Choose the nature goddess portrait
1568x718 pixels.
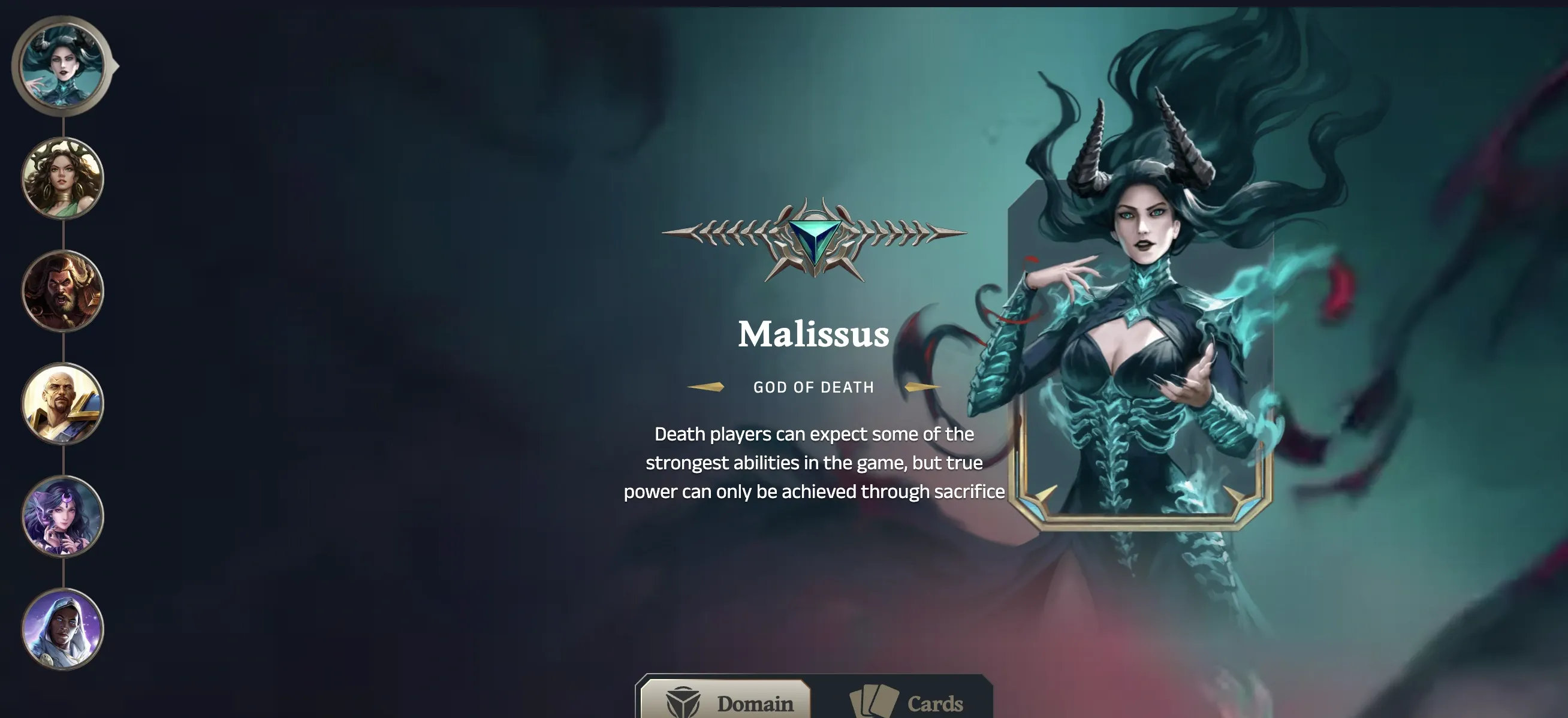pos(63,181)
